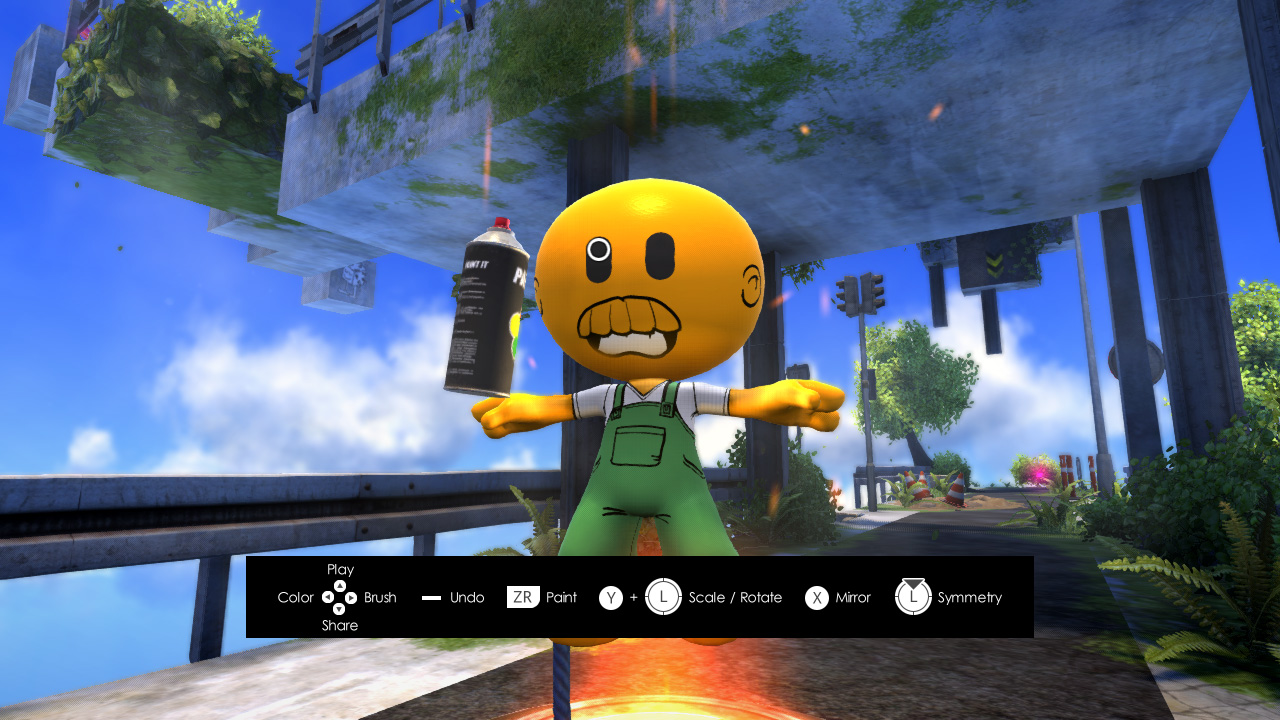The image size is (1280, 720).
Task: Click the Undo label
Action: tap(466, 597)
